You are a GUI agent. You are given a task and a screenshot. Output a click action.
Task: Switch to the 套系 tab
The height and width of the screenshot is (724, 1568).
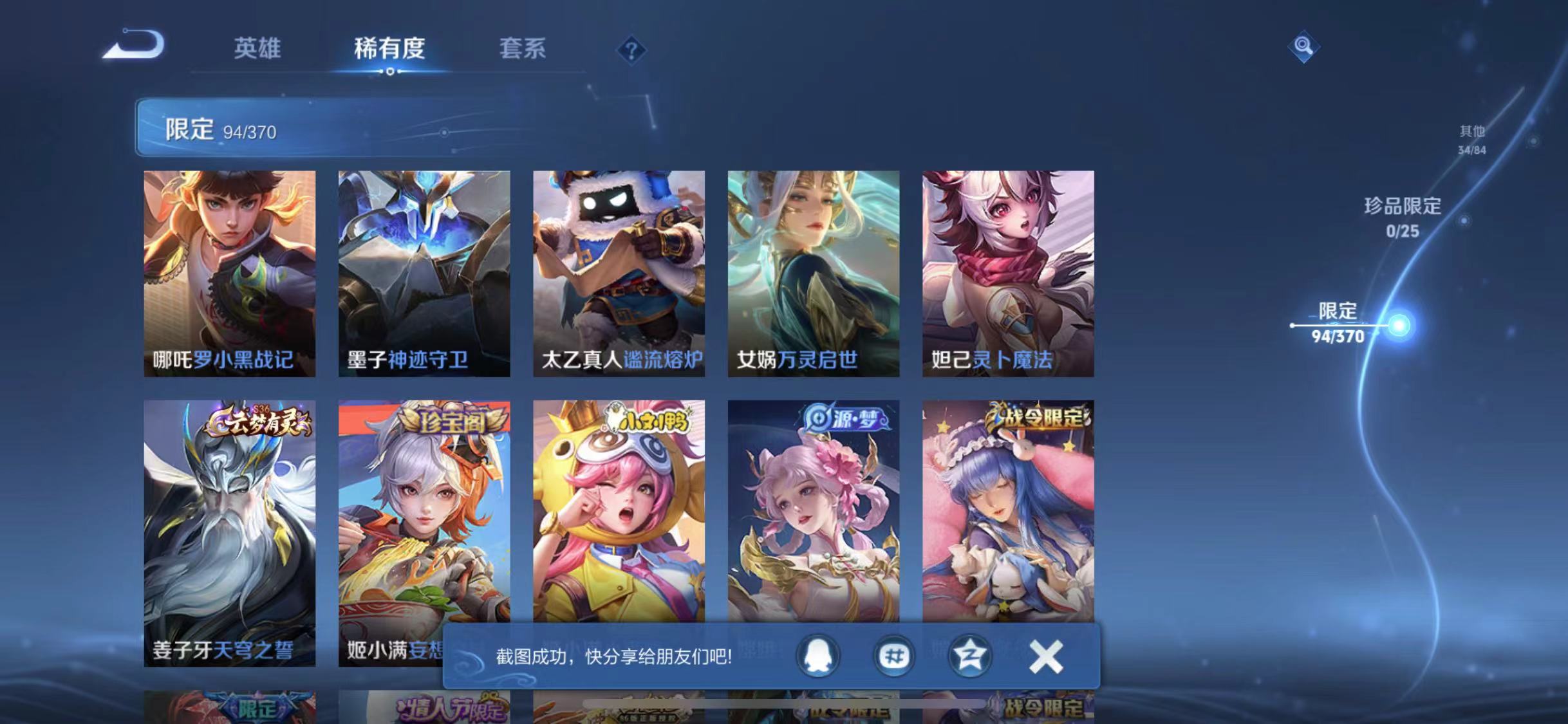pos(523,50)
